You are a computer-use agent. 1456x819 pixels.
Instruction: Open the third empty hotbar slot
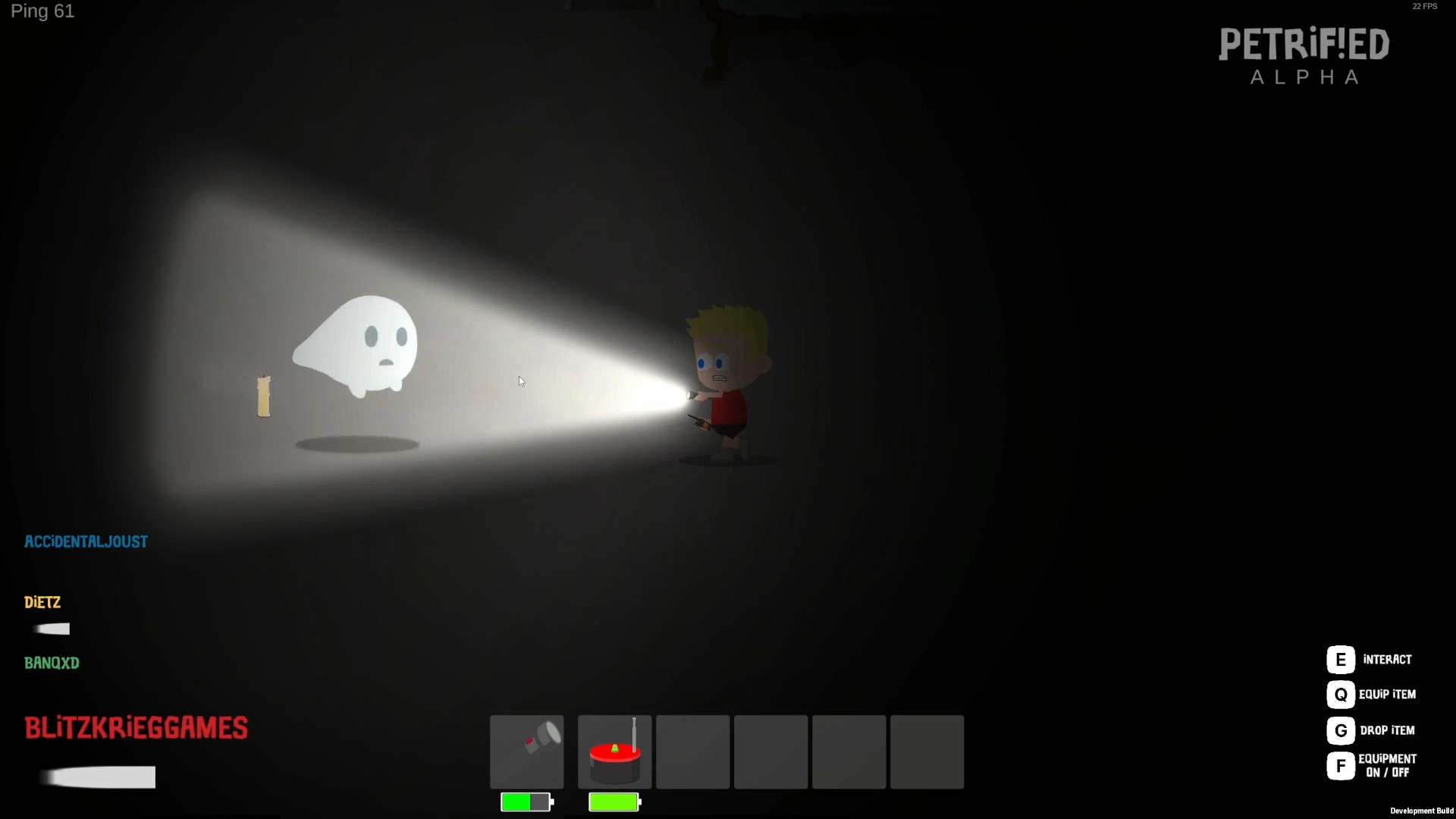[x=692, y=752]
